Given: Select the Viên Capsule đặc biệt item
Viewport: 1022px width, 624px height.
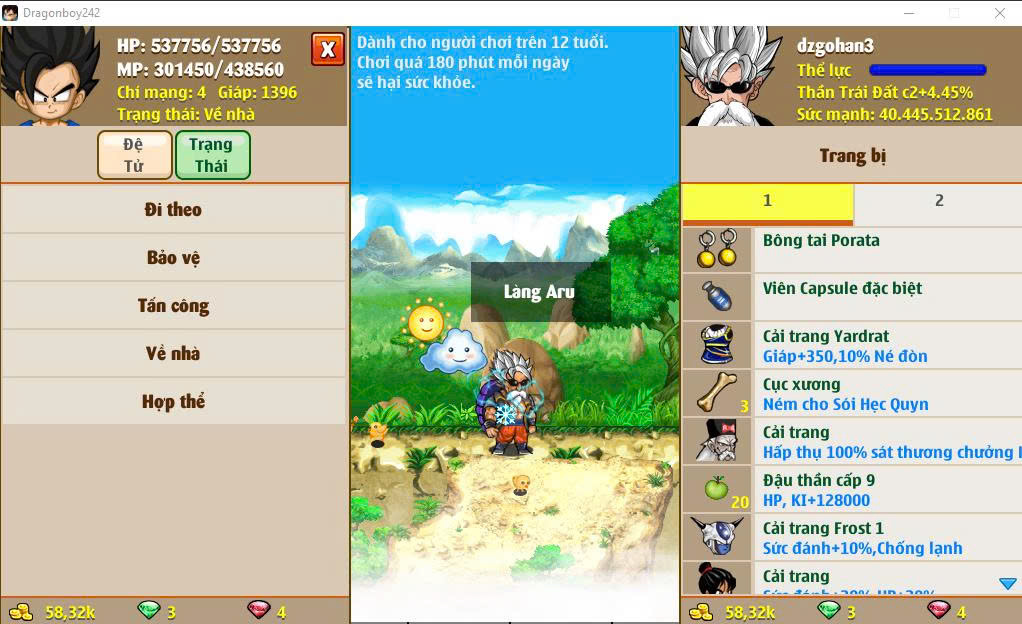Looking at the screenshot, I should 851,297.
